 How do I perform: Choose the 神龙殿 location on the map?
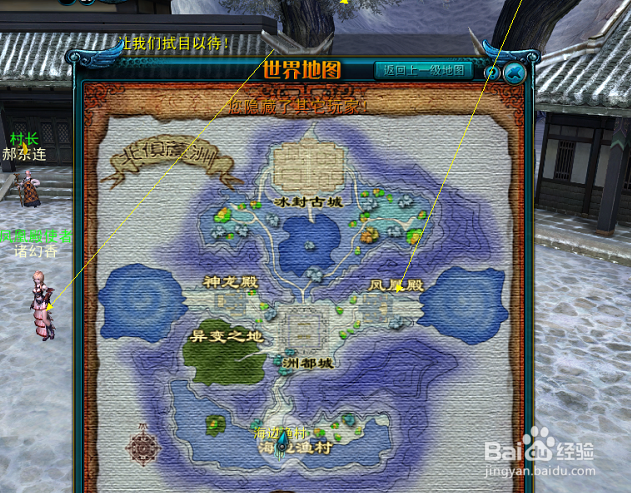tap(231, 284)
